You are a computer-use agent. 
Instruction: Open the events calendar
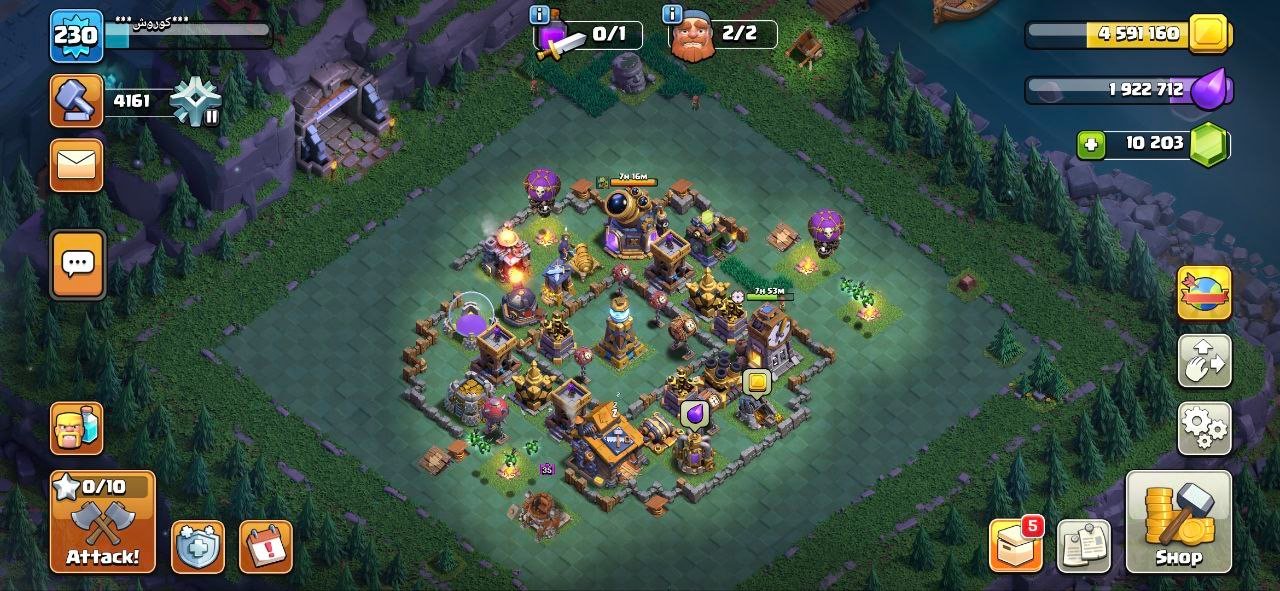tap(266, 547)
